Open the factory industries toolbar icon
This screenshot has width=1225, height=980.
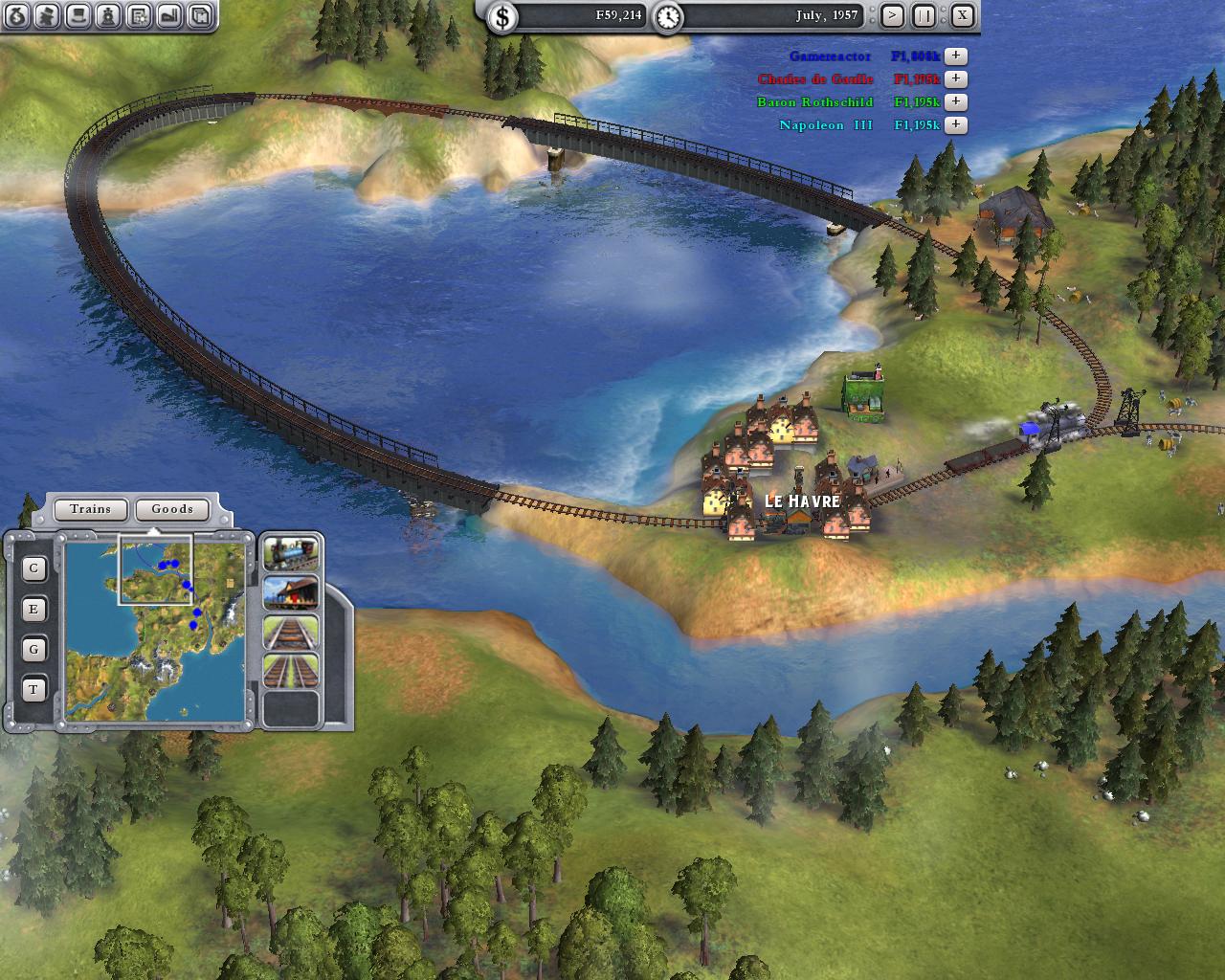coord(169,15)
